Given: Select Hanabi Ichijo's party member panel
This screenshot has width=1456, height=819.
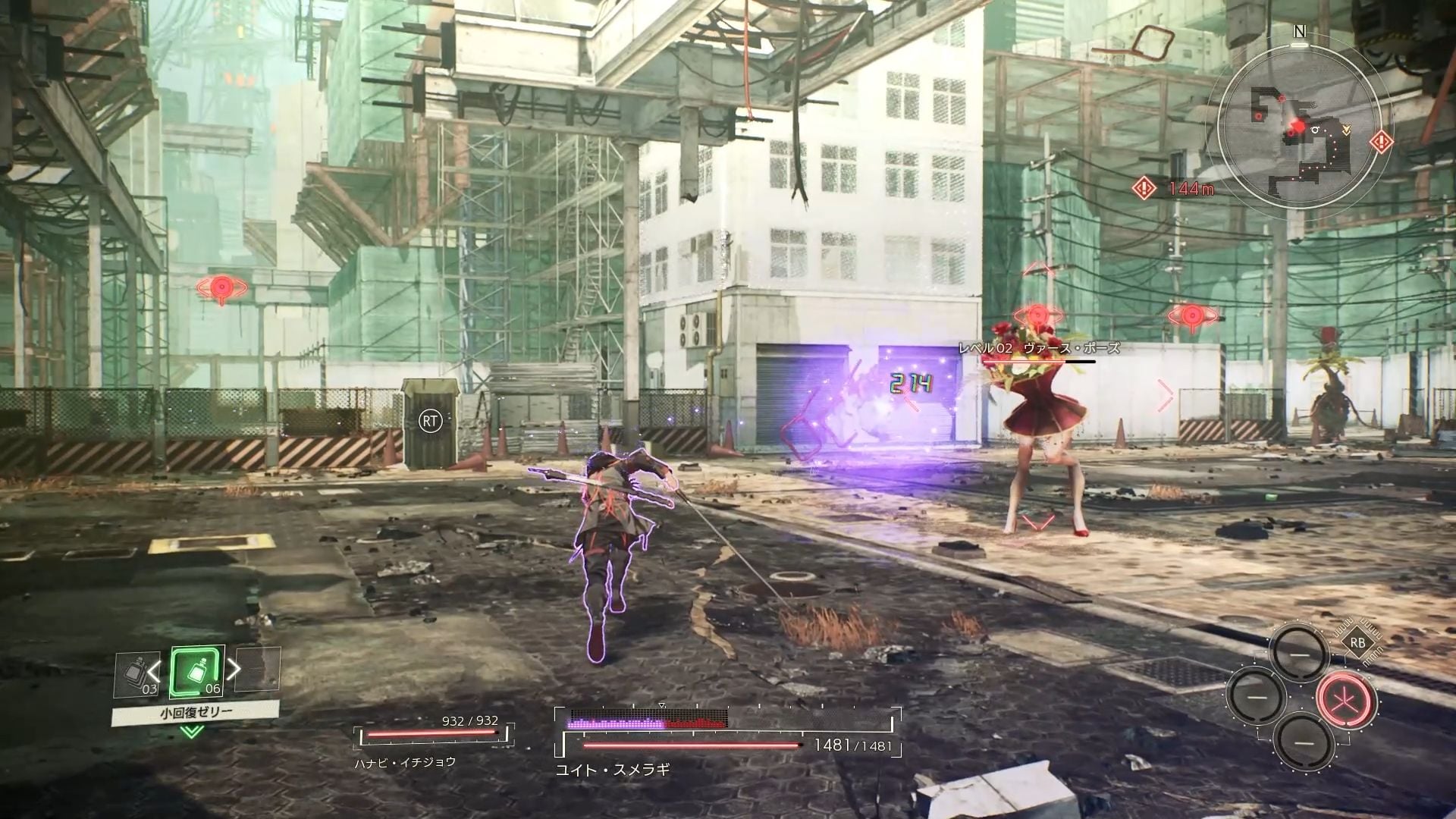Looking at the screenshot, I should (x=432, y=742).
